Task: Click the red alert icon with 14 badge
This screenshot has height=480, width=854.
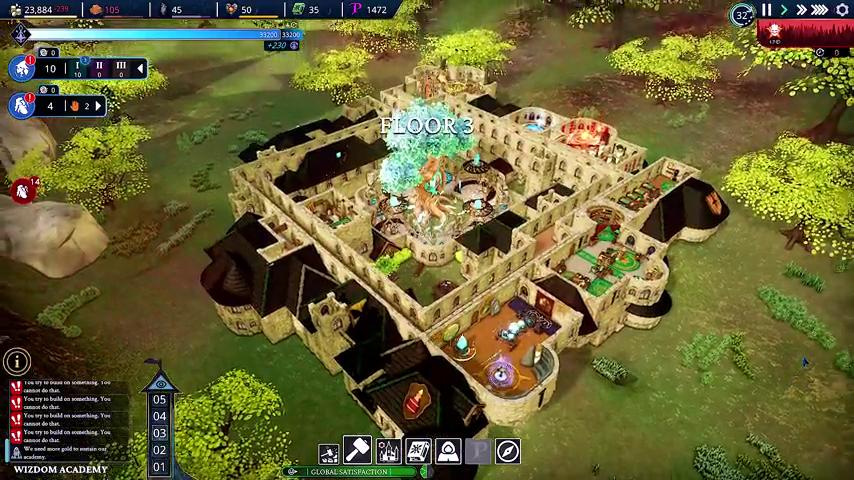Action: pos(22,190)
